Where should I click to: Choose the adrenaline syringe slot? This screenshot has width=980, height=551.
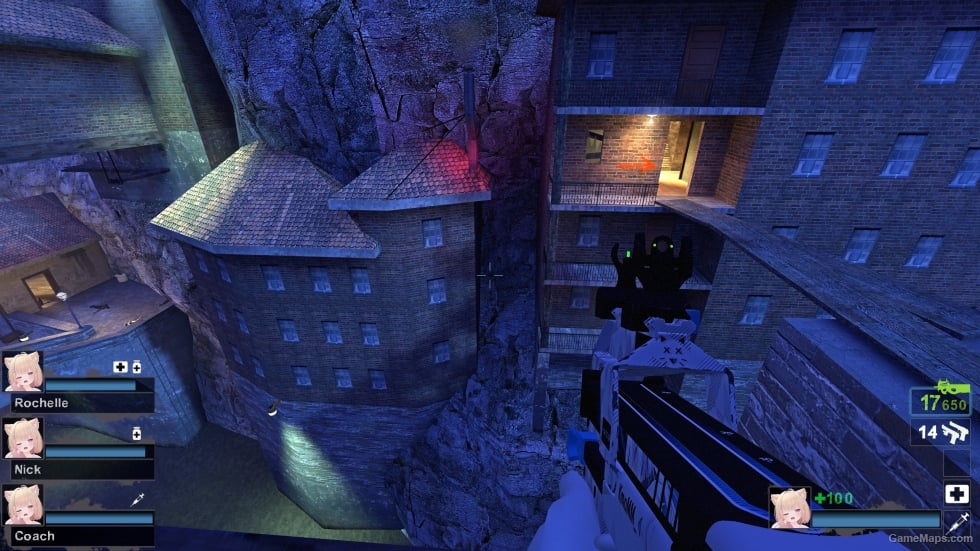956,521
